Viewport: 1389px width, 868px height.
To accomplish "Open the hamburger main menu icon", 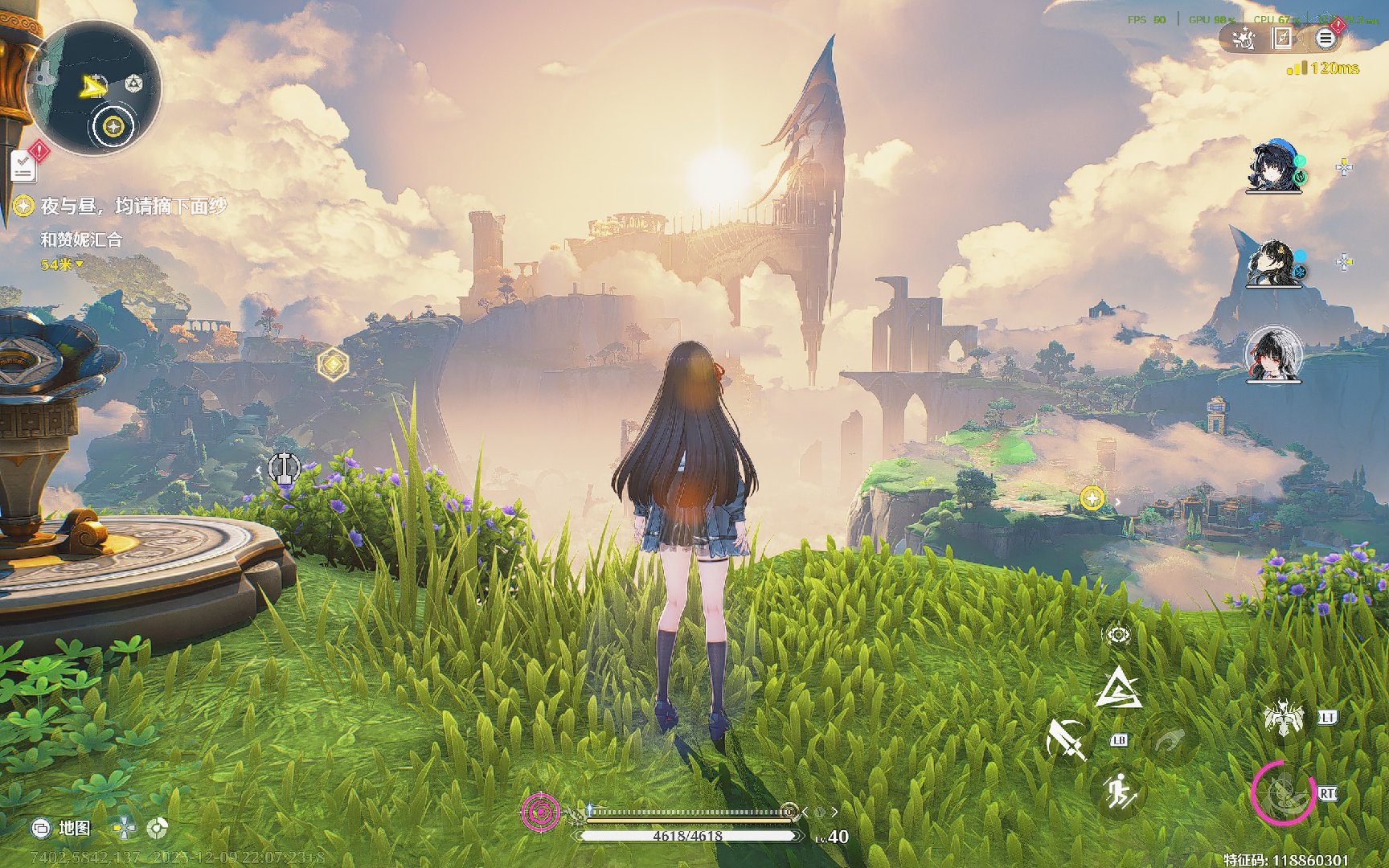I will (x=1325, y=38).
